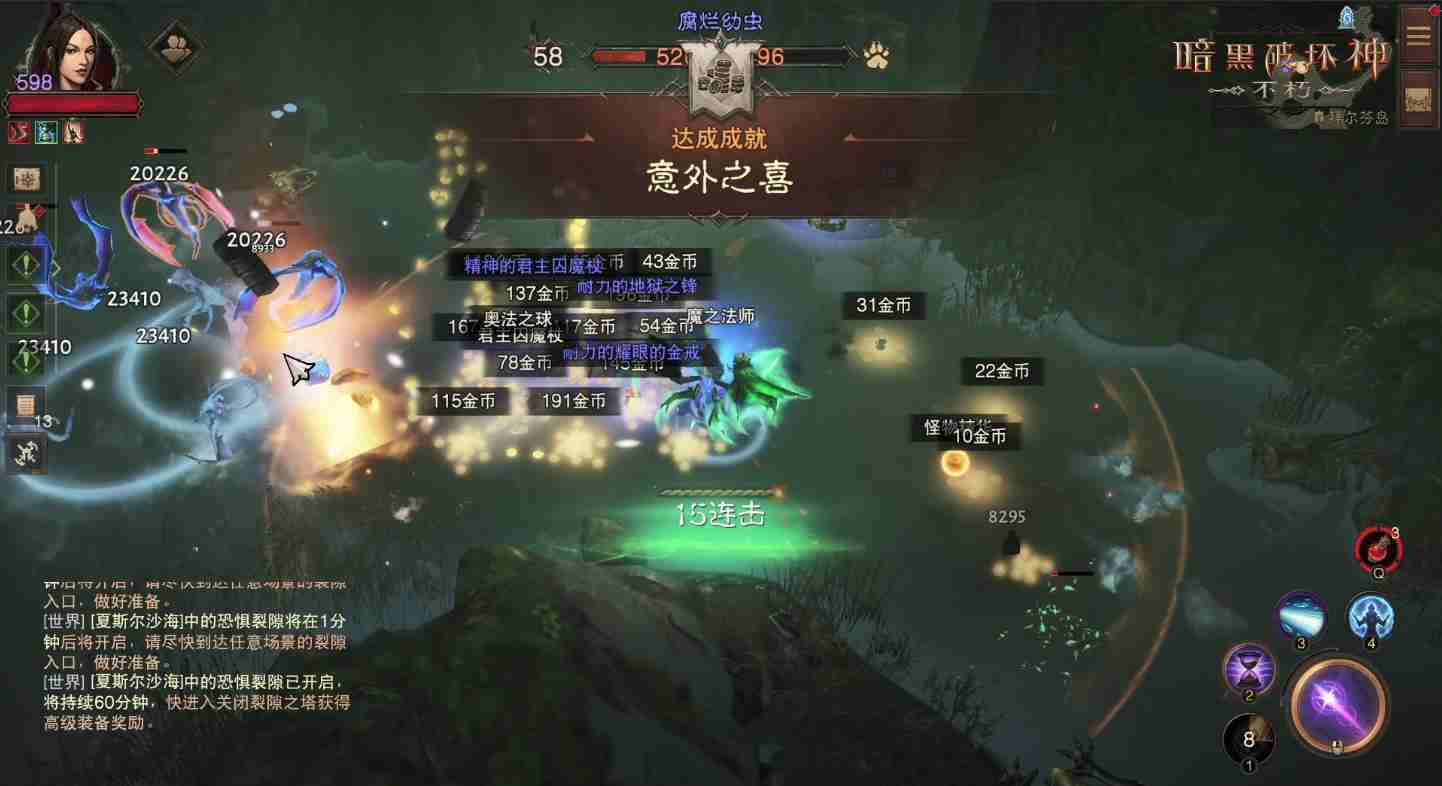Pick up the 43金币 gold drop label
Image resolution: width=1442 pixels, height=786 pixels.
coord(671,261)
